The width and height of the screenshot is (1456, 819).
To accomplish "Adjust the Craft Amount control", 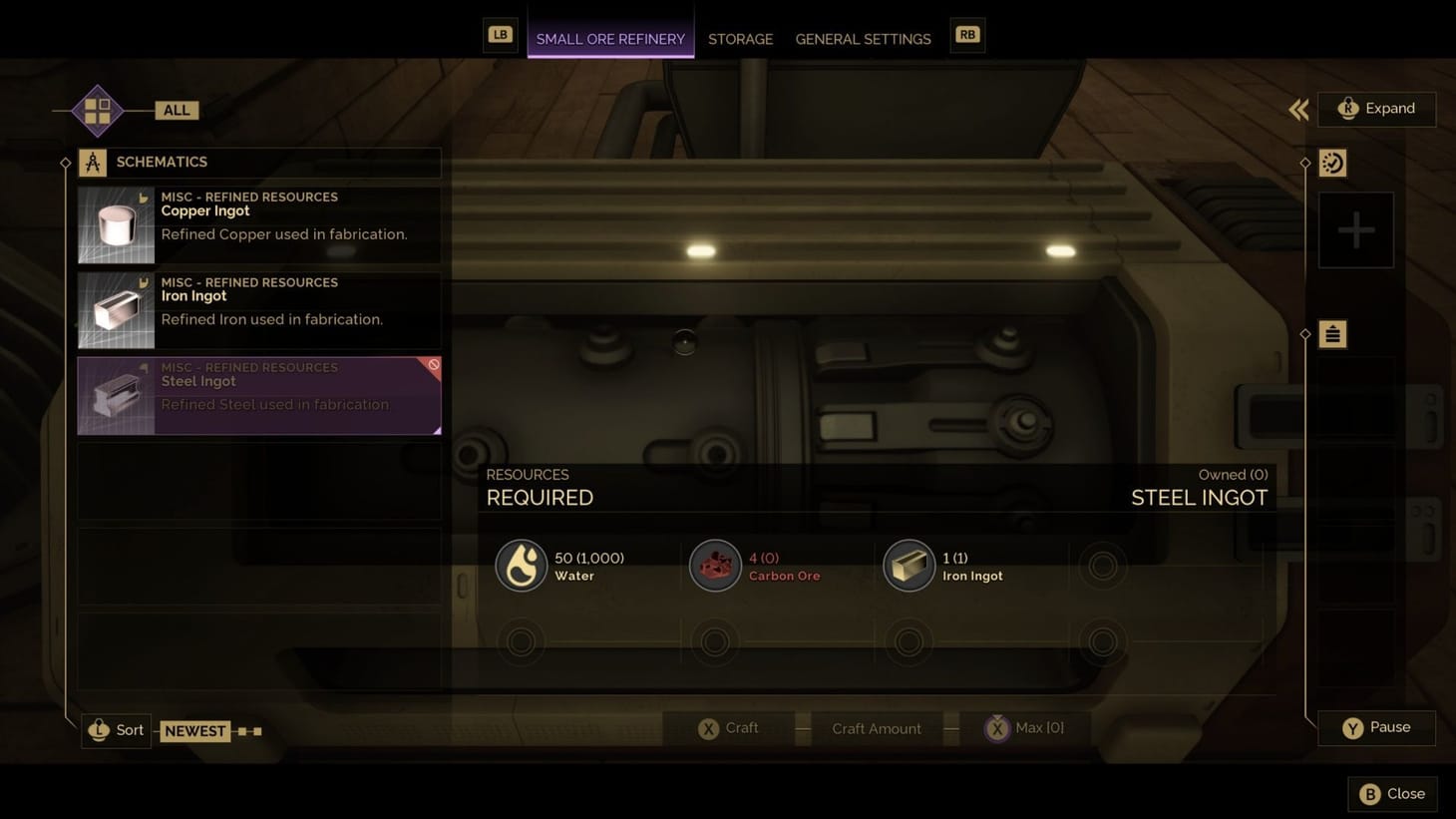I will point(876,728).
